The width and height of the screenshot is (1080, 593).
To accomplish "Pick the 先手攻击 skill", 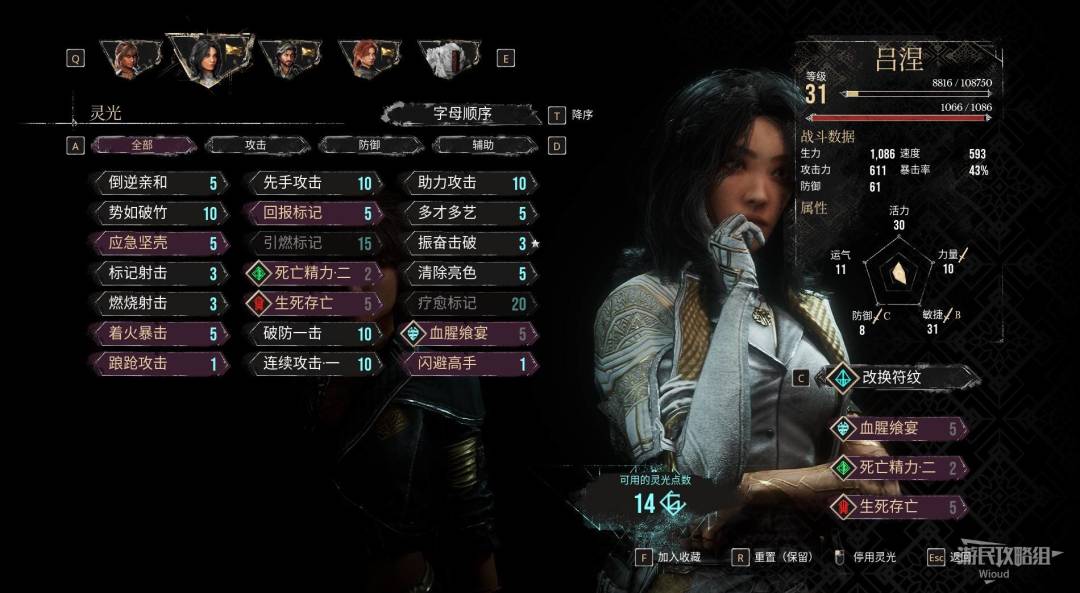I will click(310, 183).
